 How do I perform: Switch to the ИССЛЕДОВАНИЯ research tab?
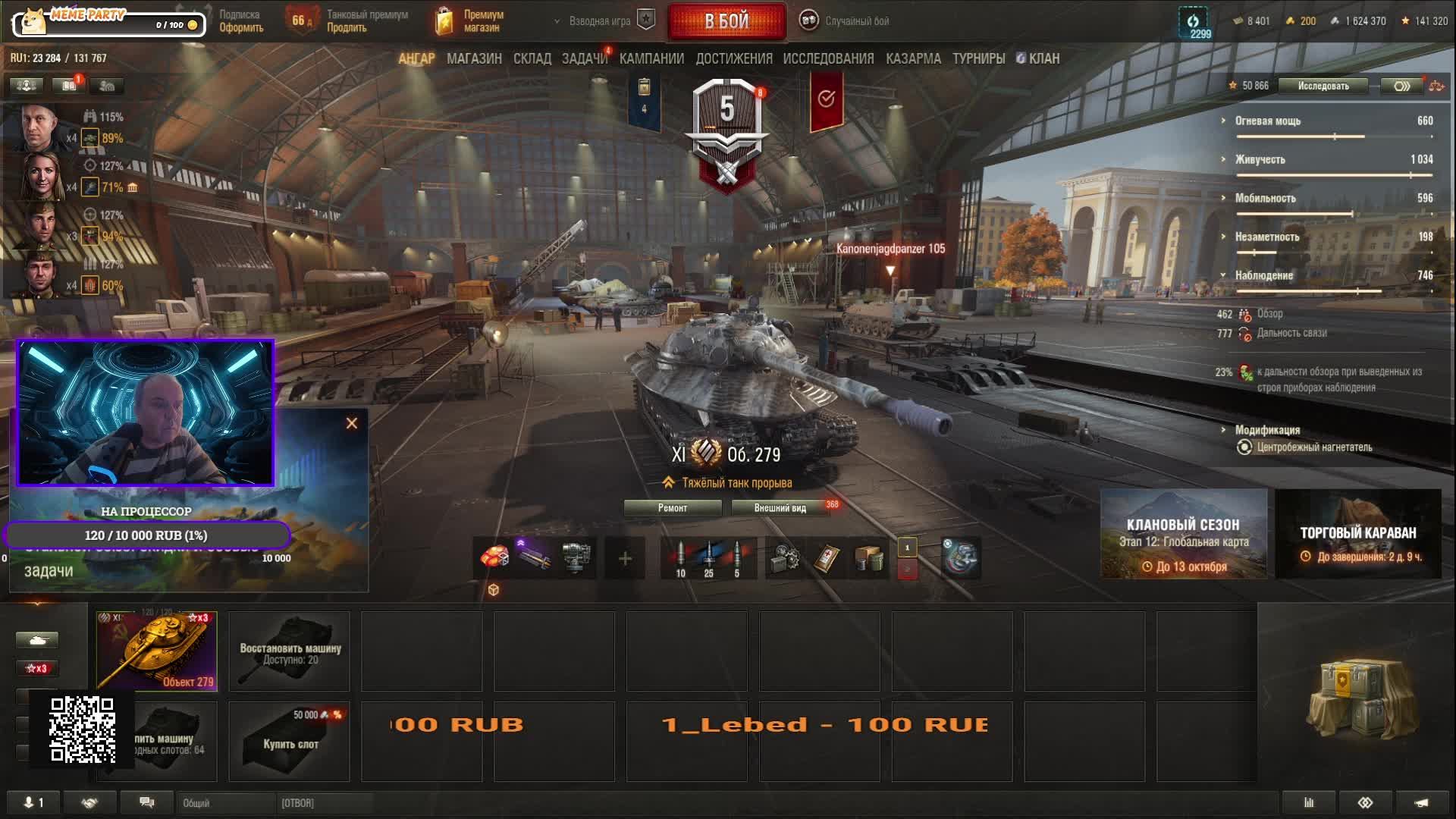tap(828, 58)
